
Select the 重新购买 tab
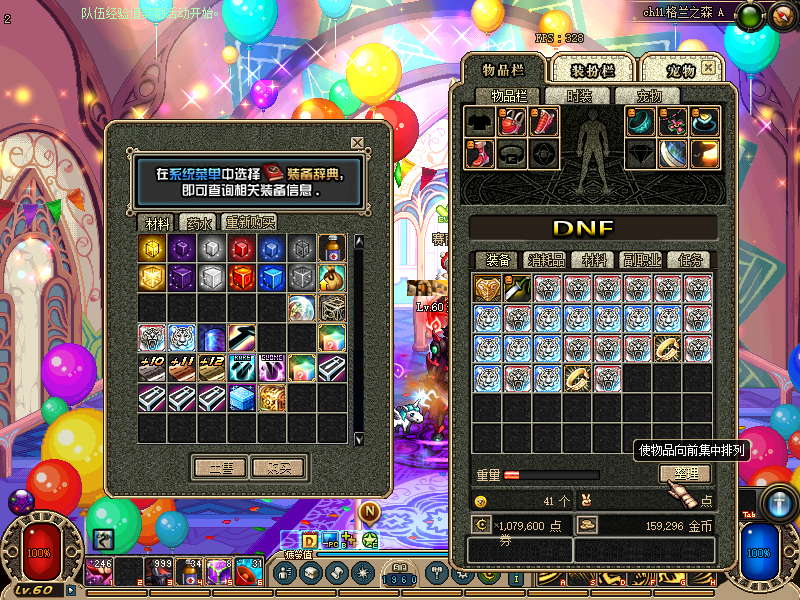tap(250, 222)
